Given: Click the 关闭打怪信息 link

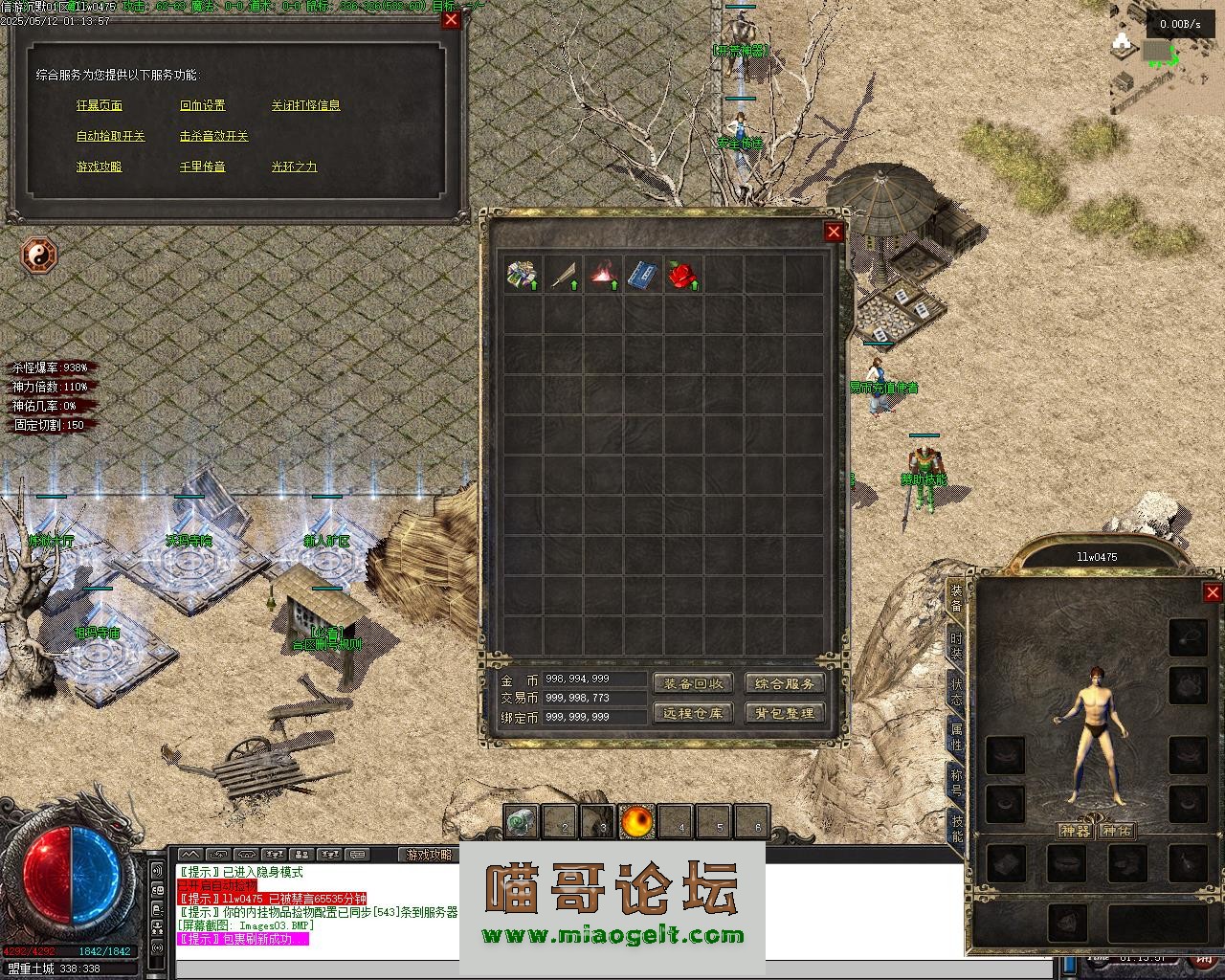Looking at the screenshot, I should coord(305,105).
